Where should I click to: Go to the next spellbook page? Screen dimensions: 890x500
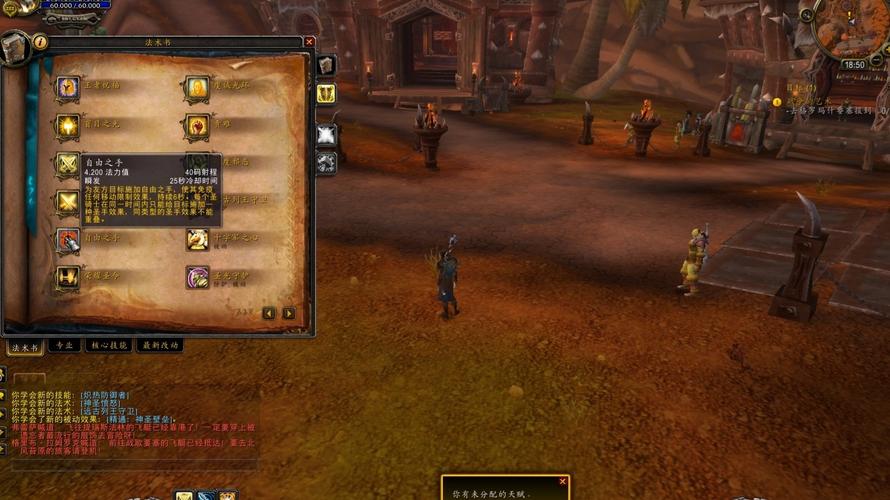tap(289, 313)
